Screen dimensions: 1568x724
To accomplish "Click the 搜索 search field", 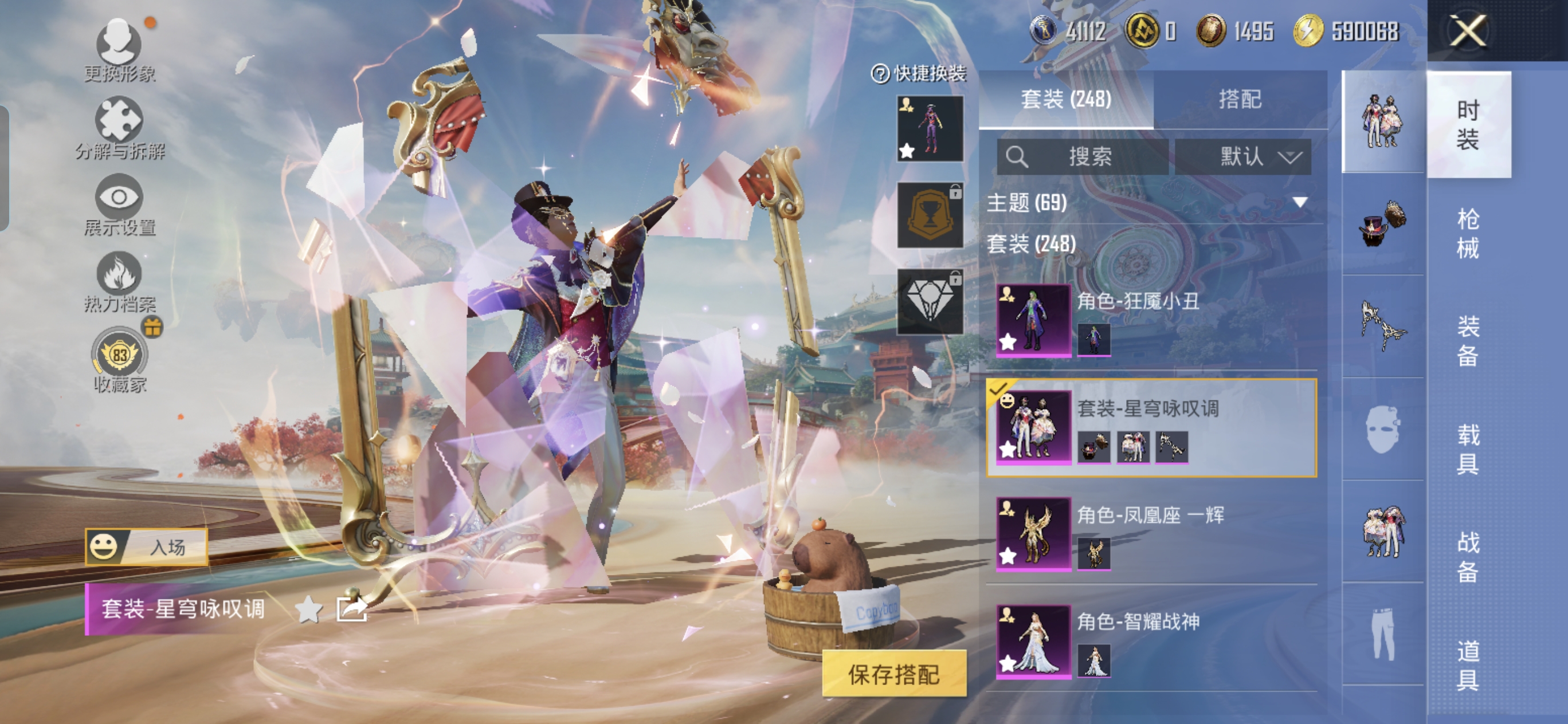I will 1082,157.
